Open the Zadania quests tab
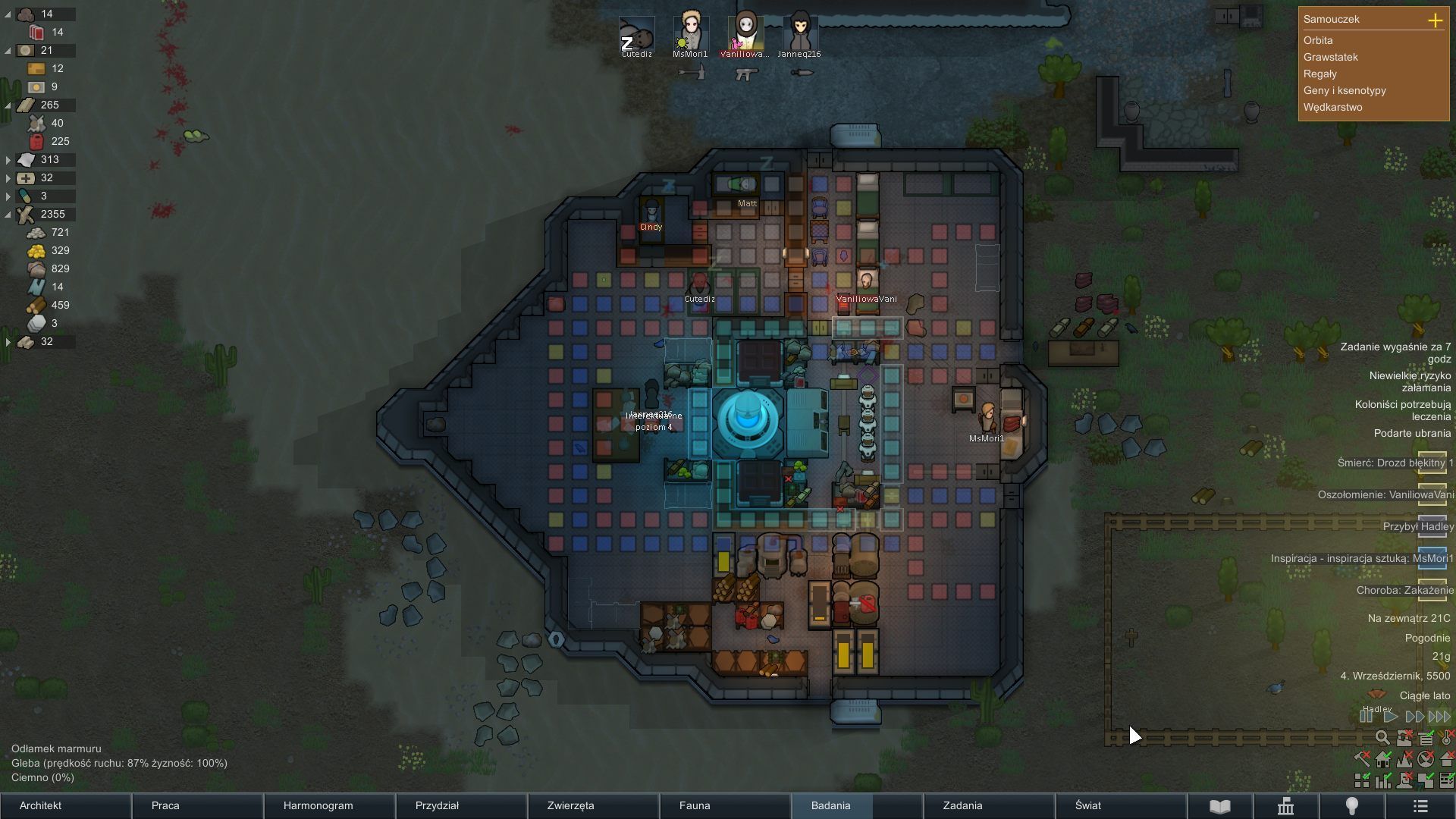The width and height of the screenshot is (1456, 819). 962,805
